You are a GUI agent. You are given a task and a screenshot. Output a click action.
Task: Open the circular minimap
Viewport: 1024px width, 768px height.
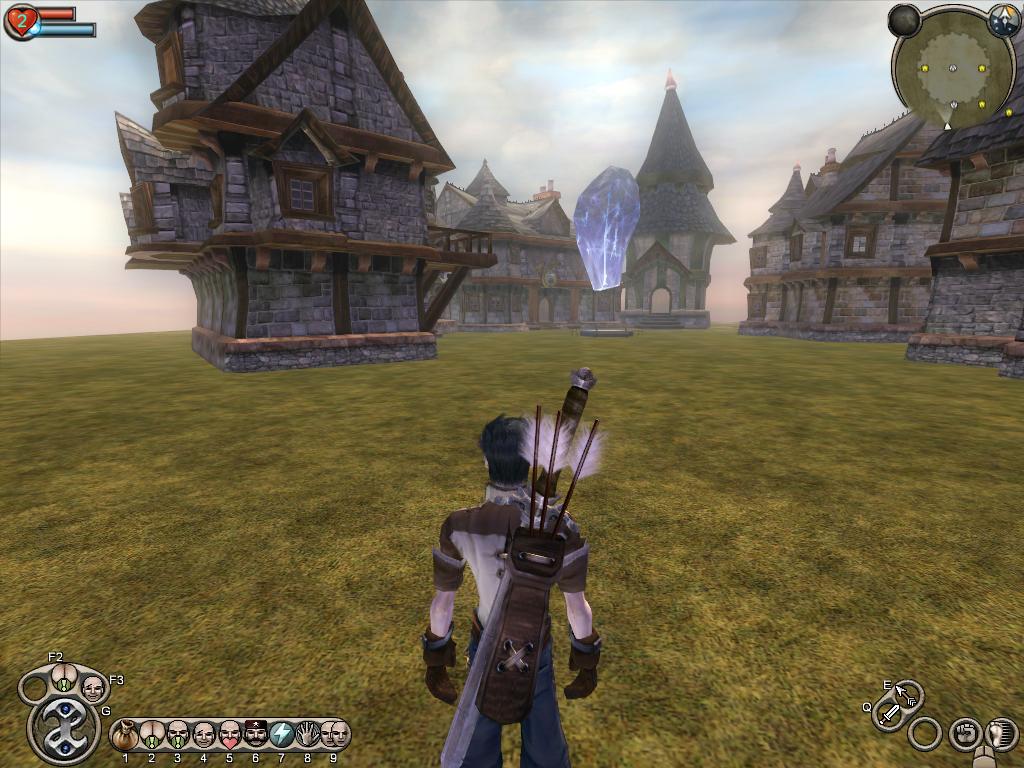tap(953, 68)
